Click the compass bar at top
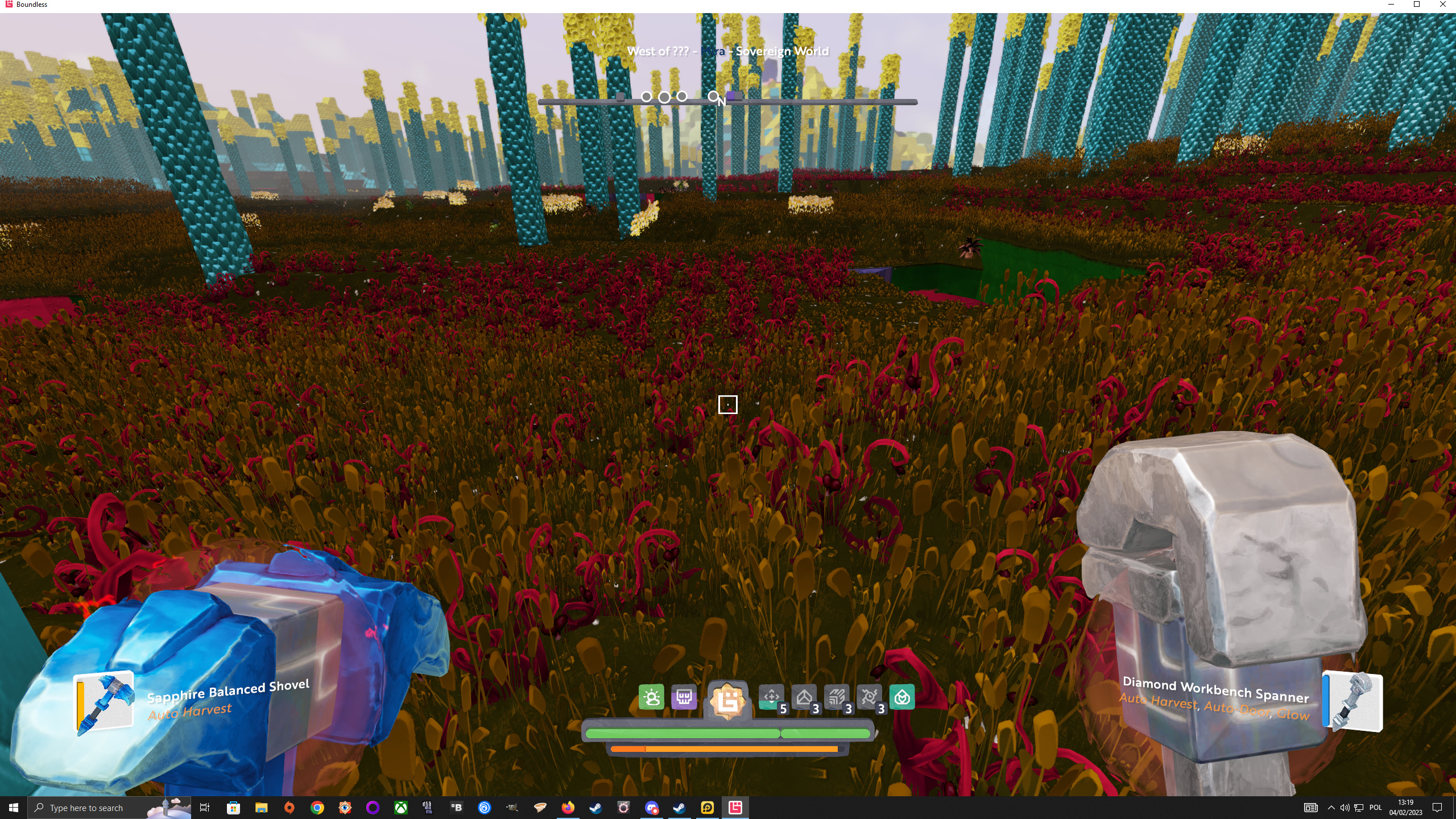This screenshot has width=1456, height=819. (x=727, y=101)
